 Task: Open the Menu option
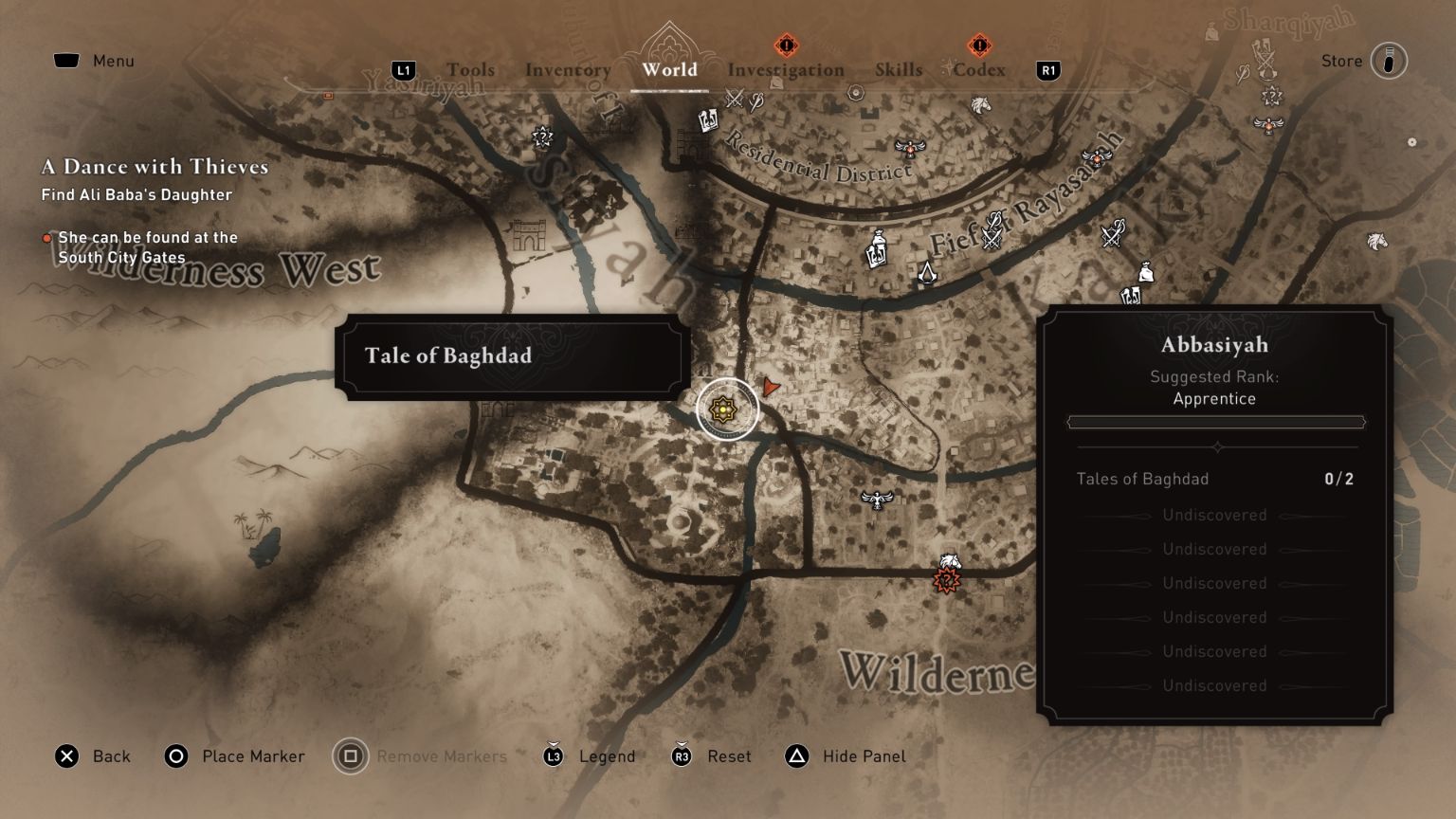click(95, 61)
